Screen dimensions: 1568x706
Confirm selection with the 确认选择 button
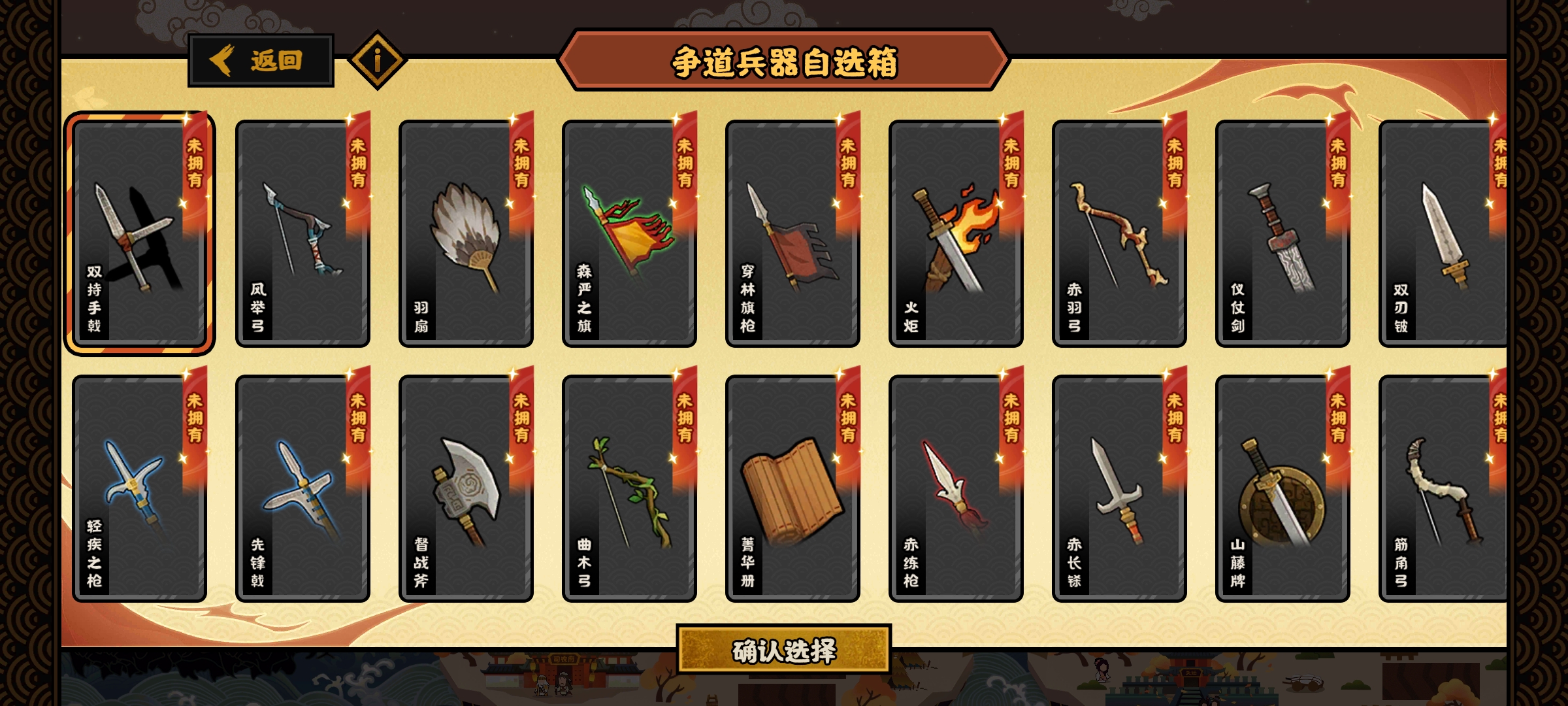coord(783,650)
